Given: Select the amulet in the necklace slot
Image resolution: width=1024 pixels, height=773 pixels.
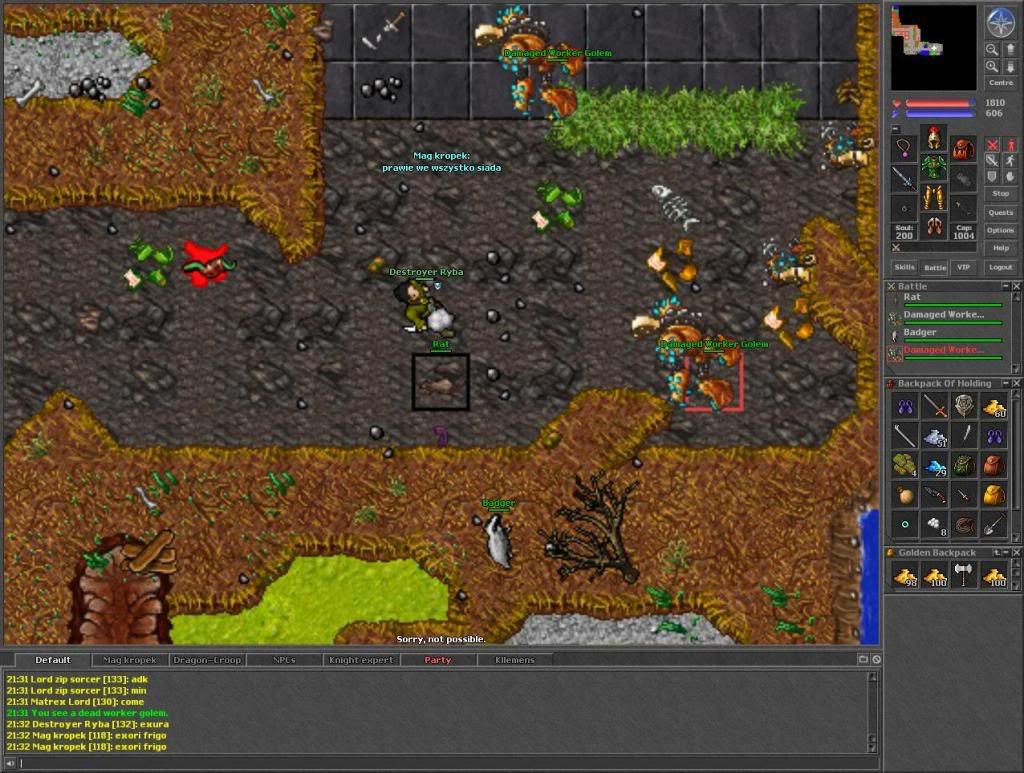Looking at the screenshot, I should pyautogui.click(x=904, y=149).
